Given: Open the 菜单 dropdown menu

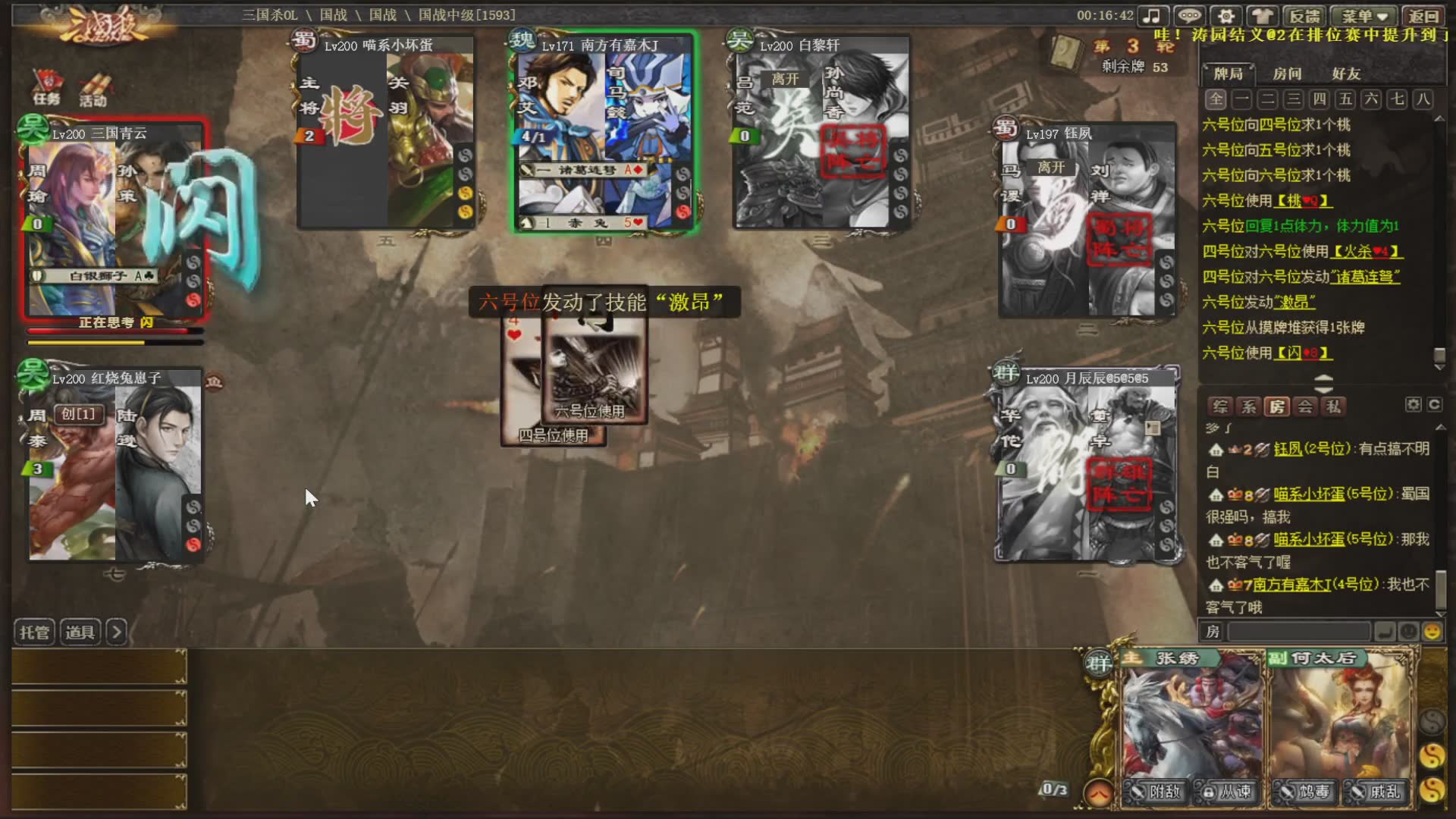Looking at the screenshot, I should pos(1364,16).
